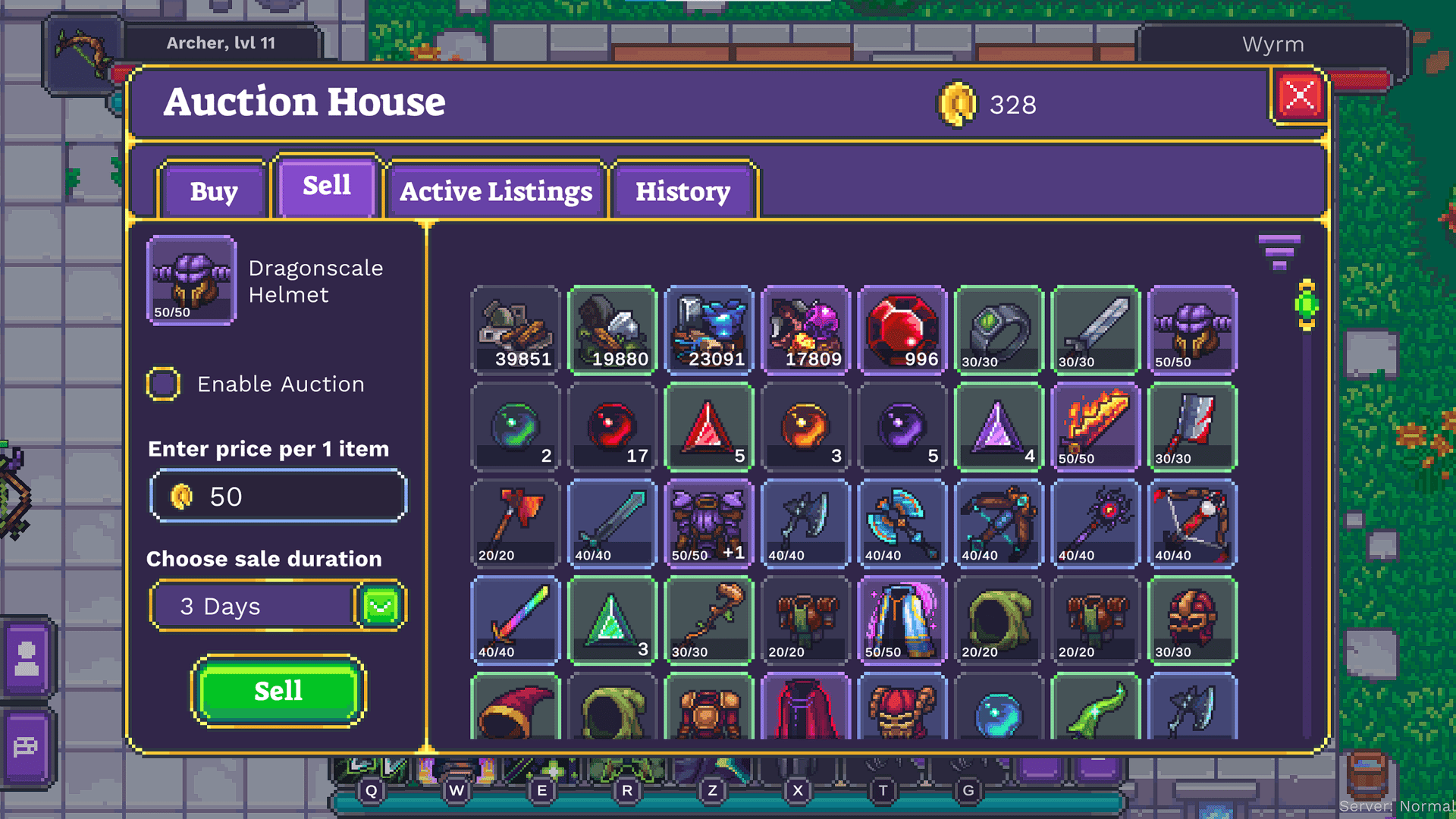Select the Dragonscale Helmet in the inventory
Image resolution: width=1456 pixels, height=819 pixels.
pos(1192,331)
